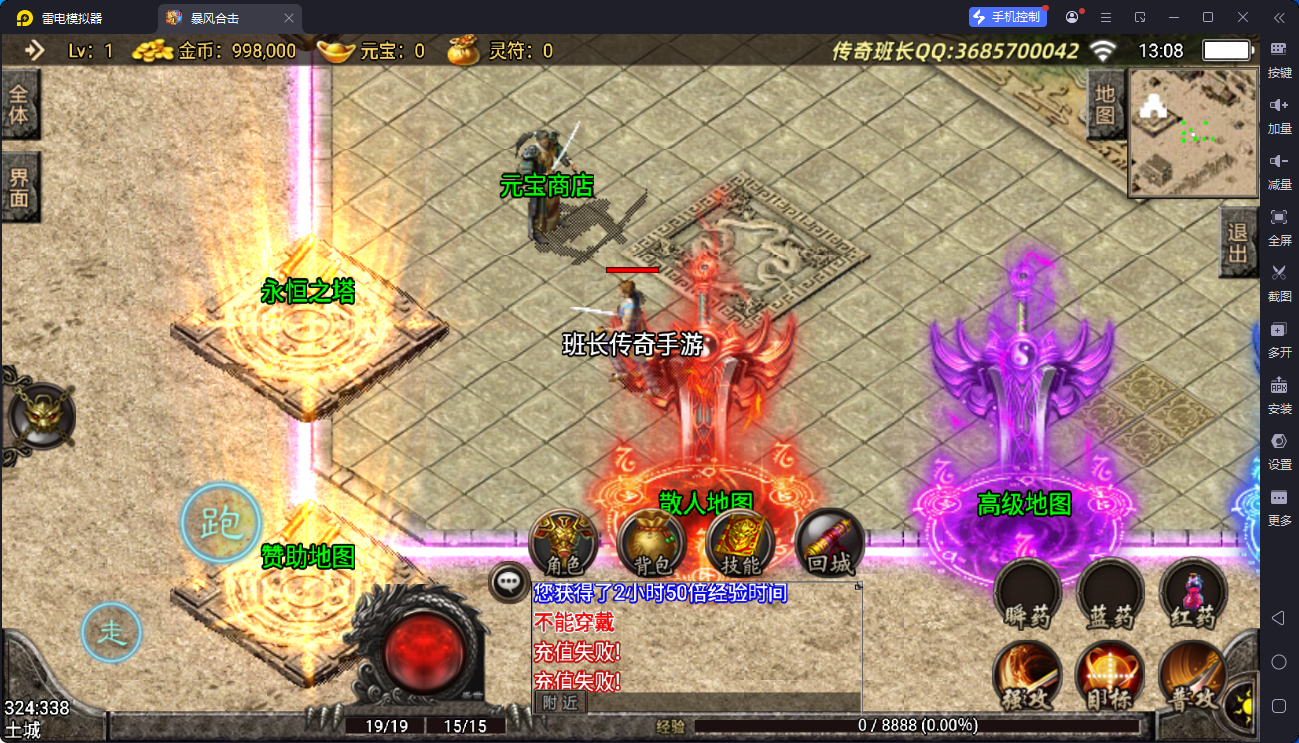Click the minimap in the corner
Viewport: 1299px width, 743px height.
point(1192,133)
